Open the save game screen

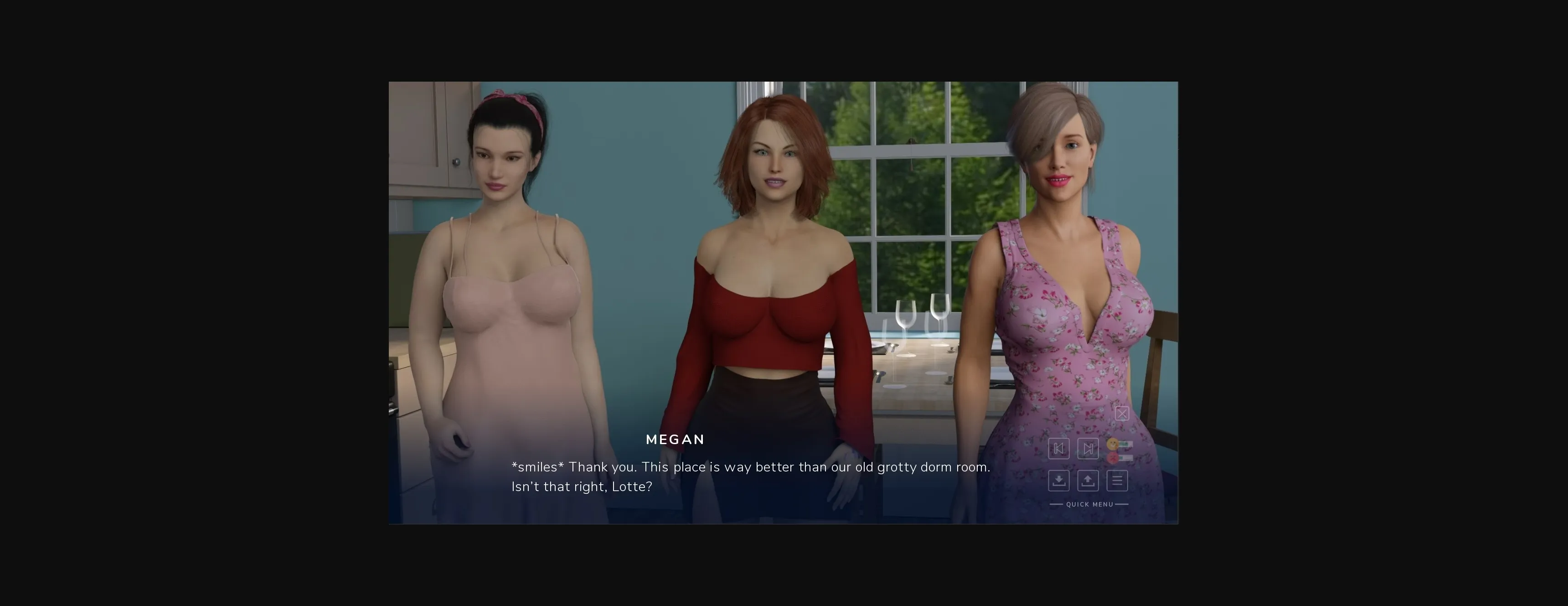click(1059, 481)
